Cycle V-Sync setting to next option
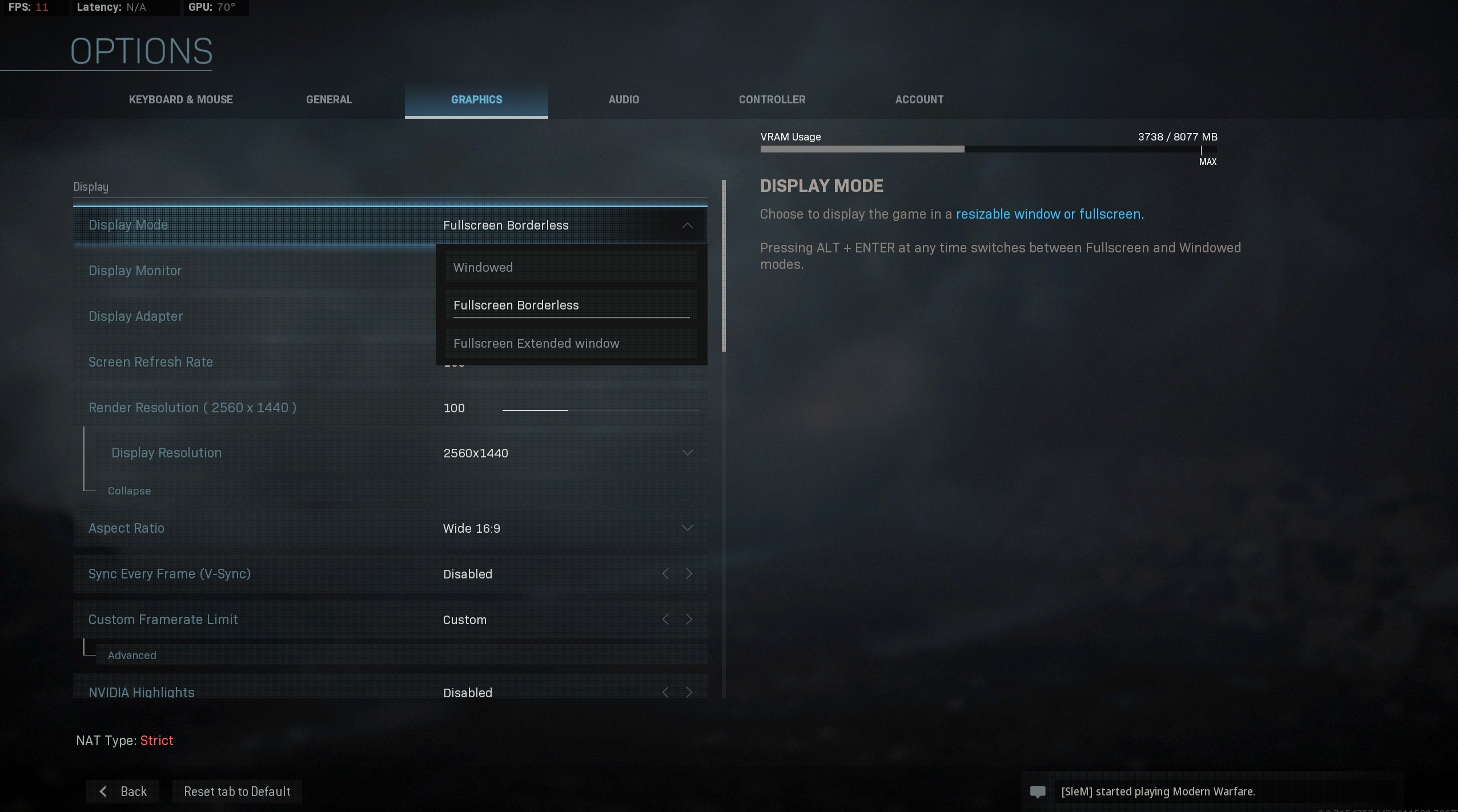 coord(689,573)
